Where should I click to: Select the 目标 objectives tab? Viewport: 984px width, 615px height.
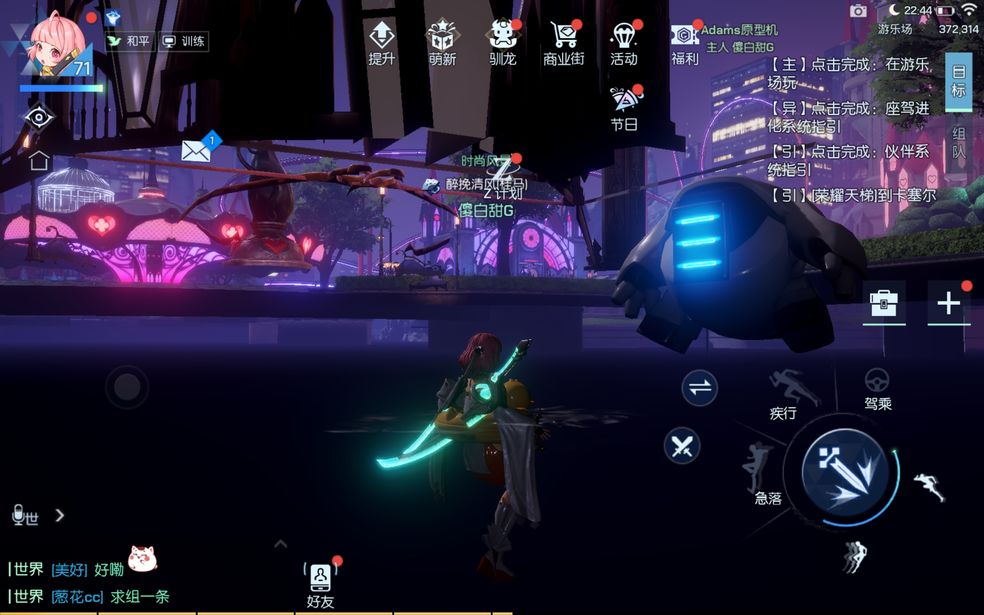click(958, 82)
